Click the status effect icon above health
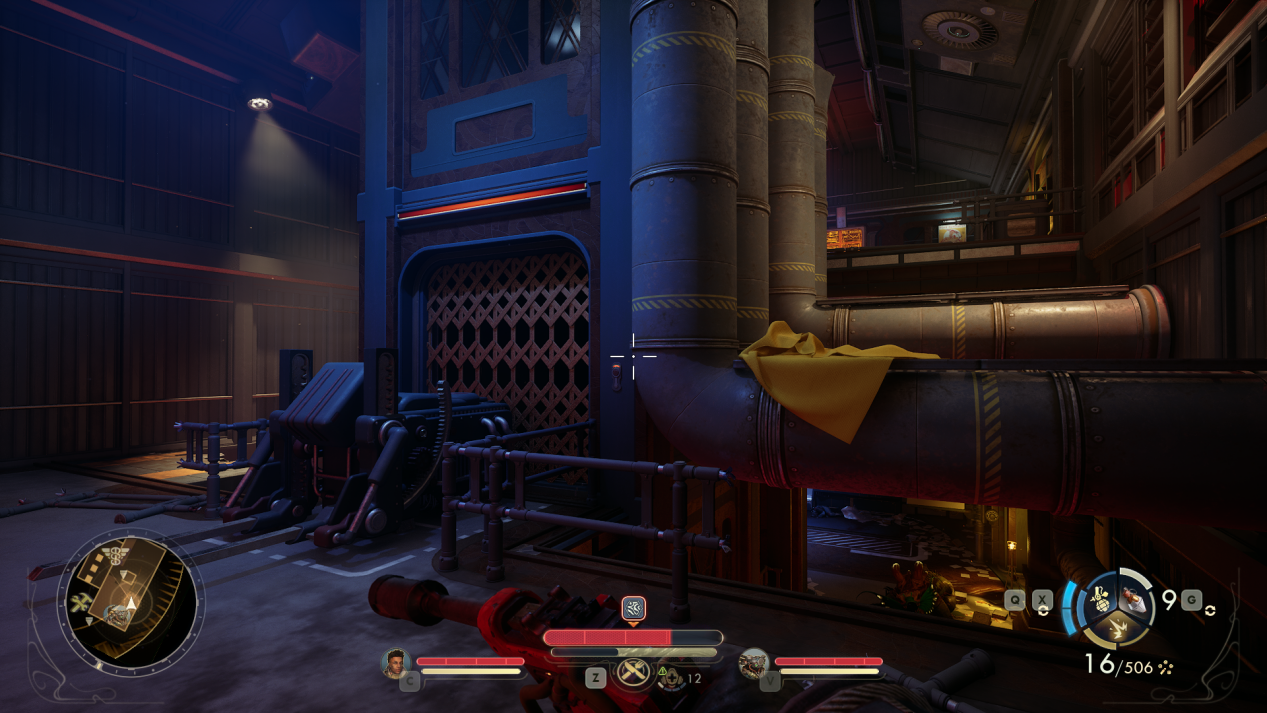 point(632,607)
